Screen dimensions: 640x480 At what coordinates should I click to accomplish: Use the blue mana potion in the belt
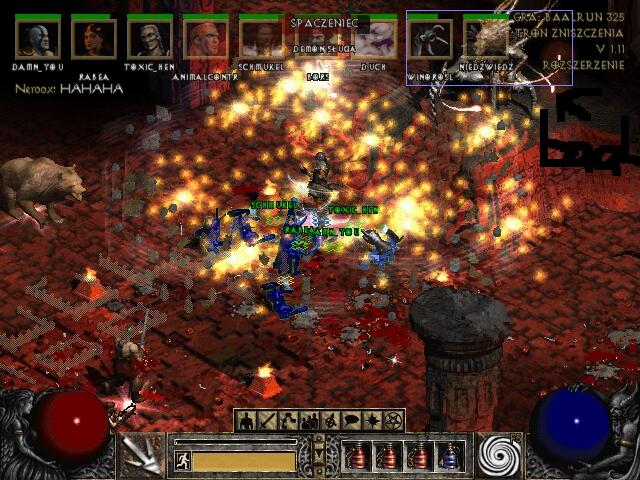450,456
